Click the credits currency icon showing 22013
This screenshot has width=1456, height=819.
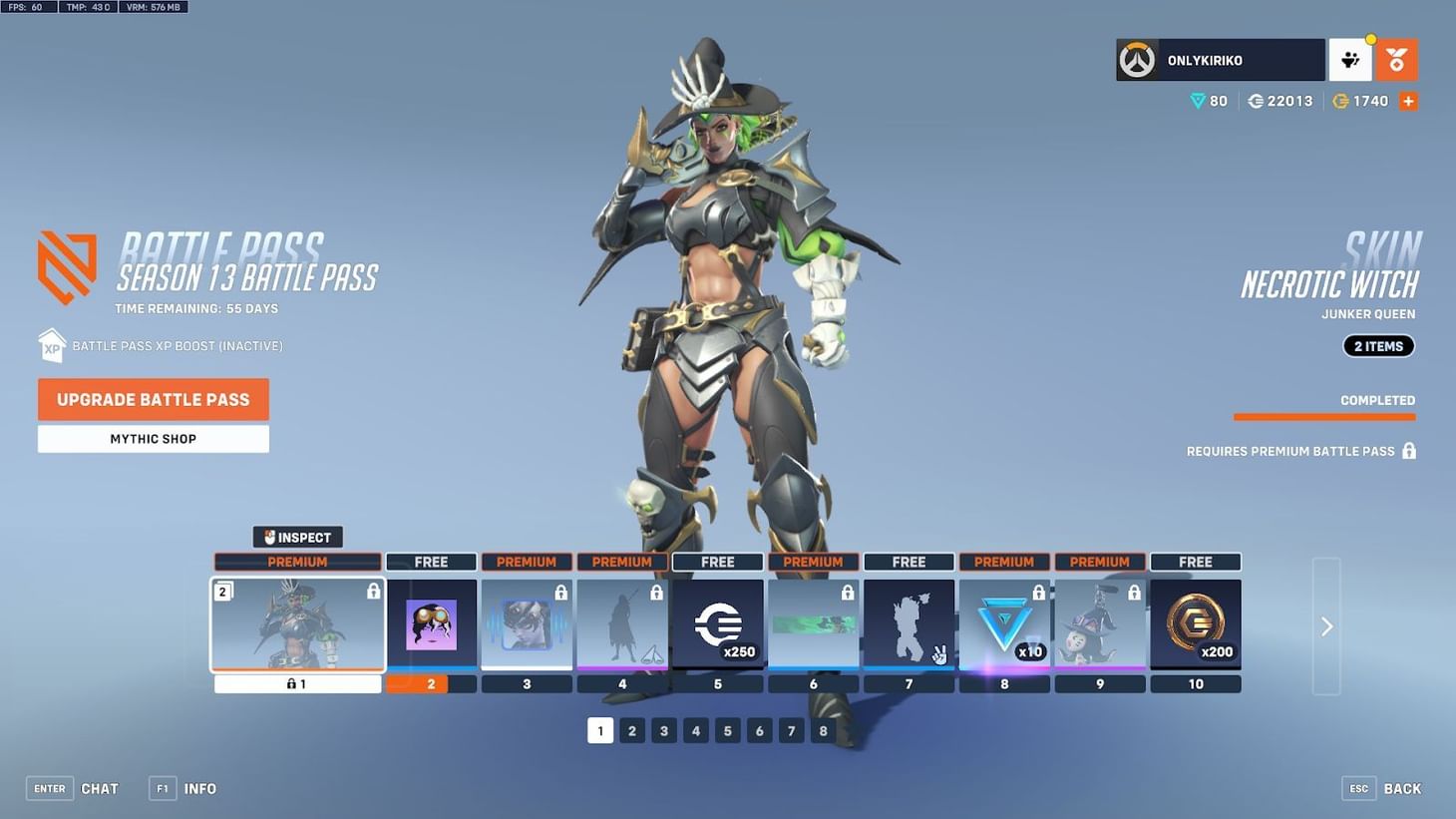pyautogui.click(x=1255, y=100)
